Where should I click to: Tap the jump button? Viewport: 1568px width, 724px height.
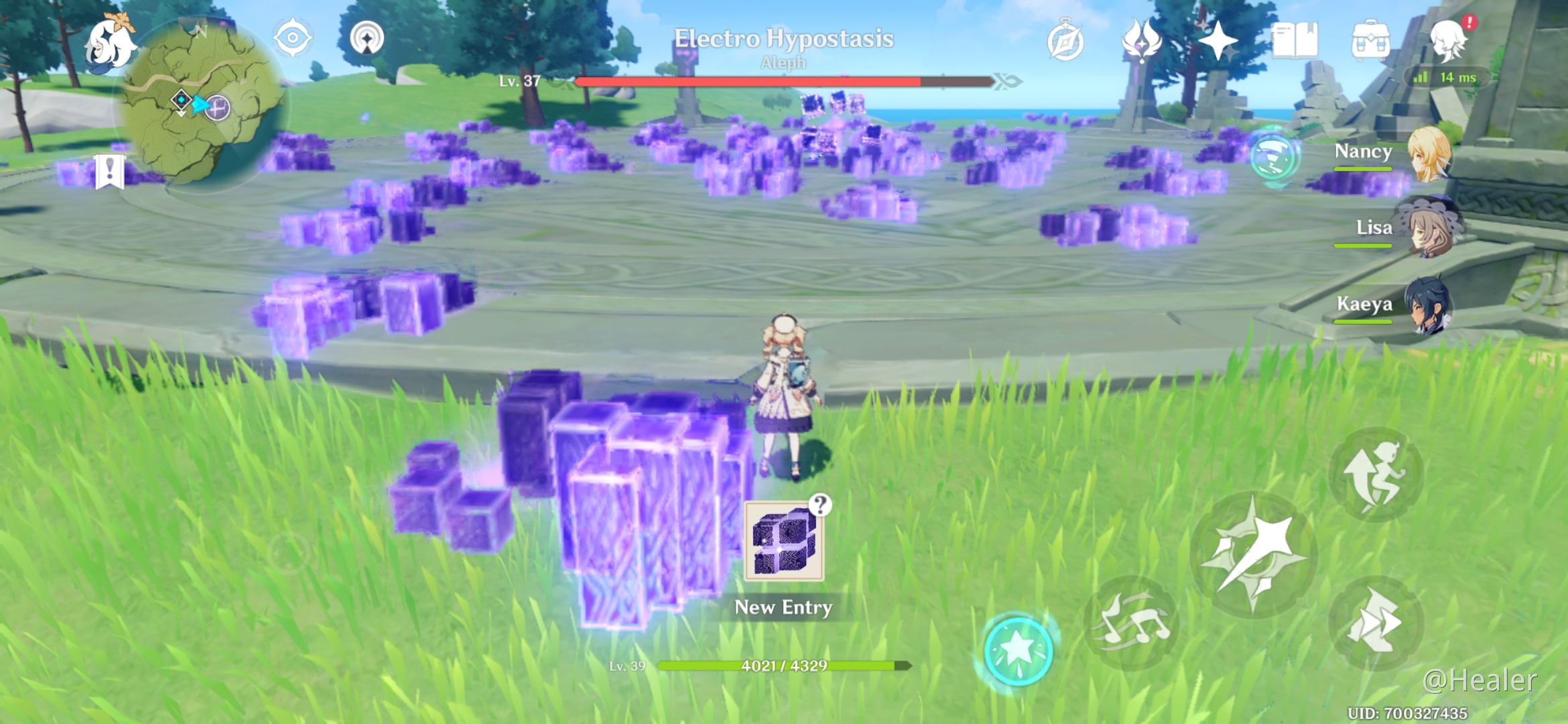[1375, 473]
